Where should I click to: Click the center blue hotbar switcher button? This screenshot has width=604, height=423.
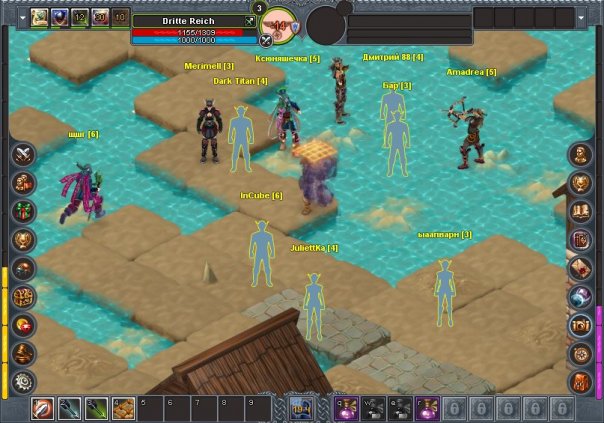pyautogui.click(x=302, y=407)
